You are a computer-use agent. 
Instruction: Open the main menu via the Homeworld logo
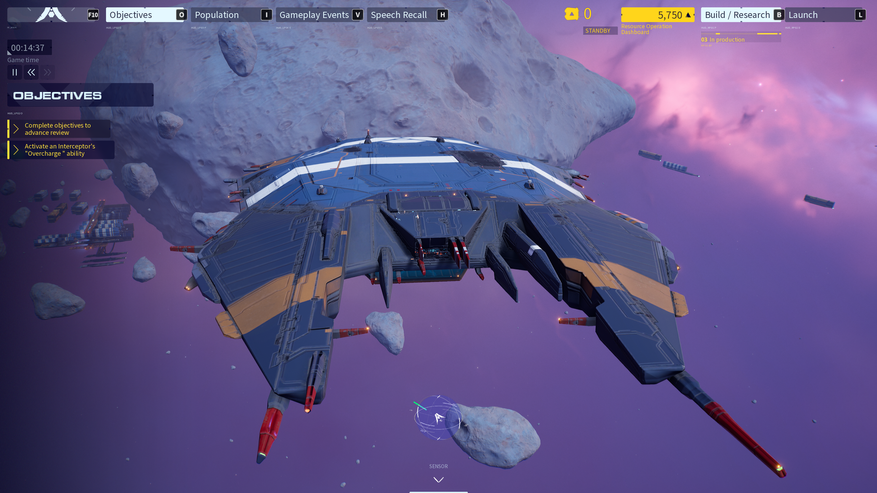pyautogui.click(x=52, y=14)
